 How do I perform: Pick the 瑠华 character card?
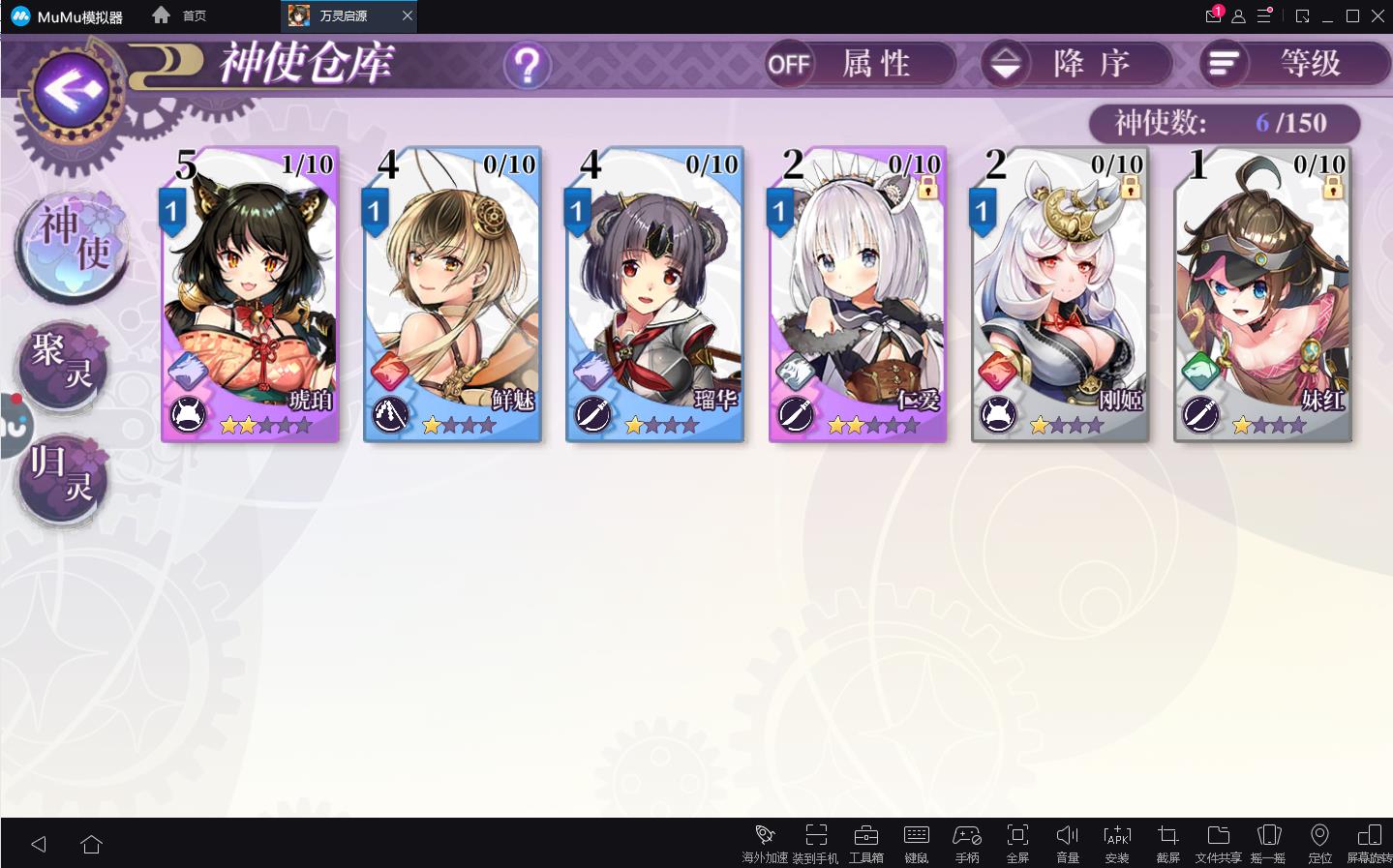tap(654, 295)
